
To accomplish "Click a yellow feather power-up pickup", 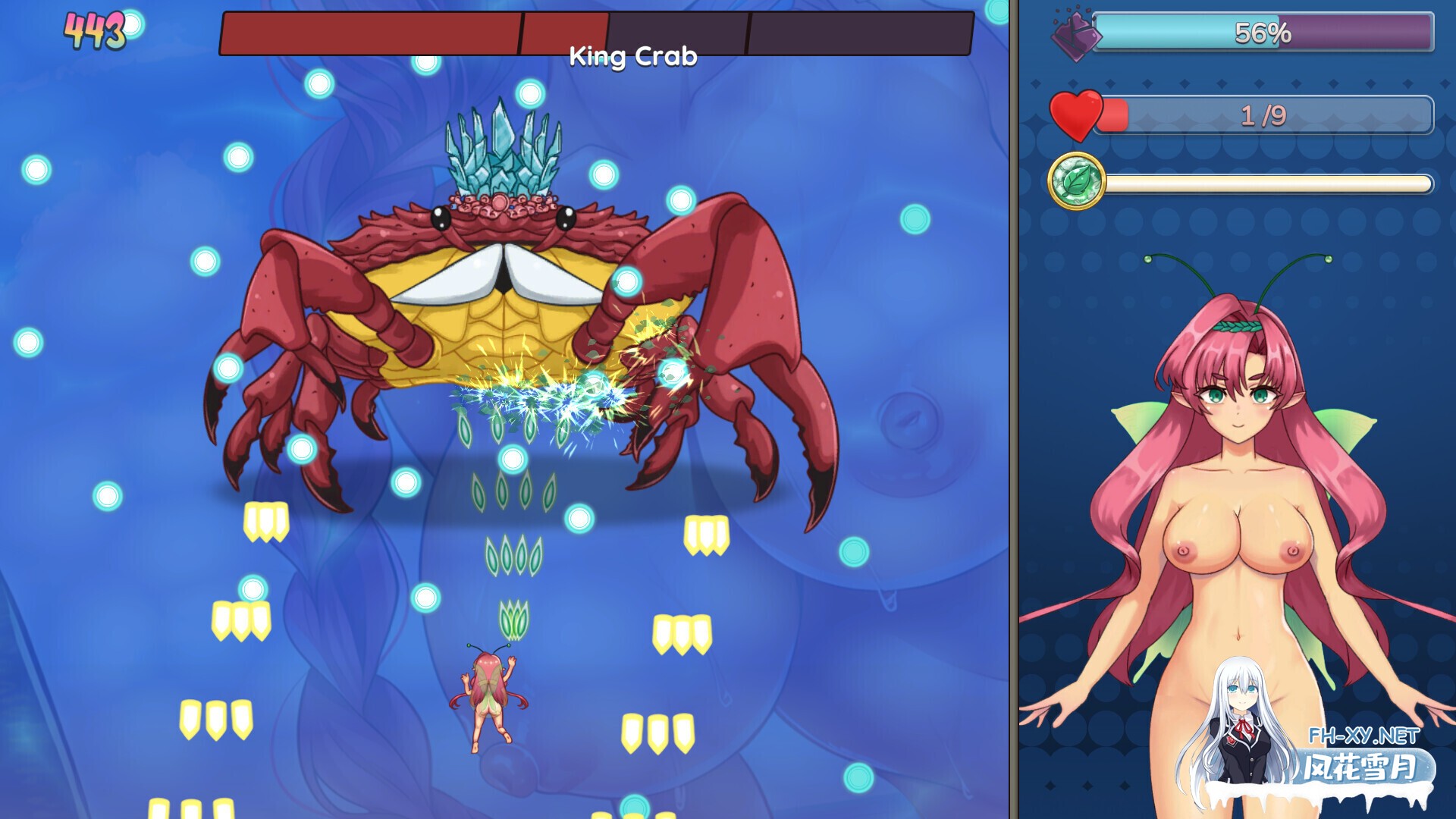I will pos(265,523).
